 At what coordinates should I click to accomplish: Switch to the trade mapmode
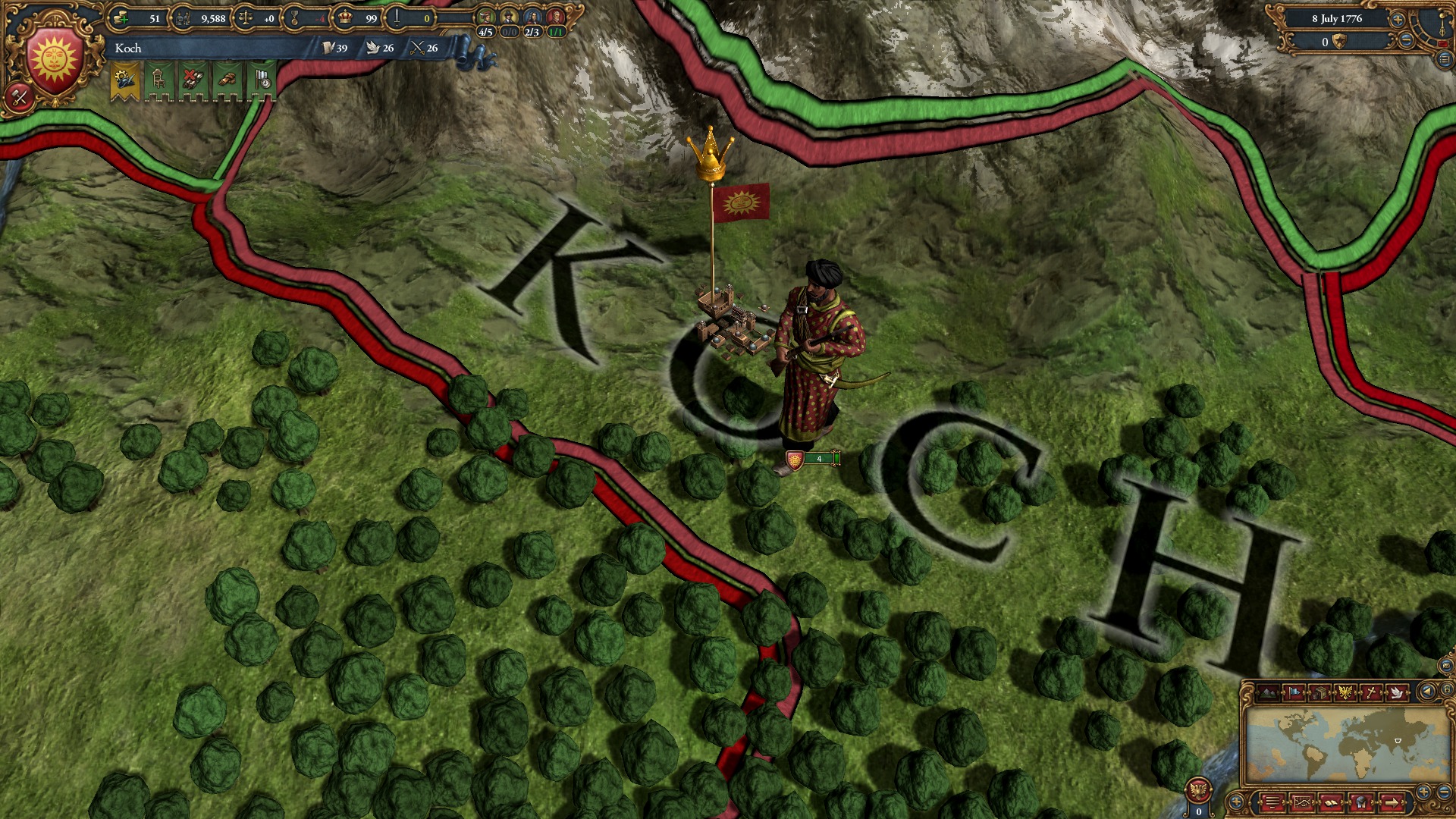[x=1319, y=691]
